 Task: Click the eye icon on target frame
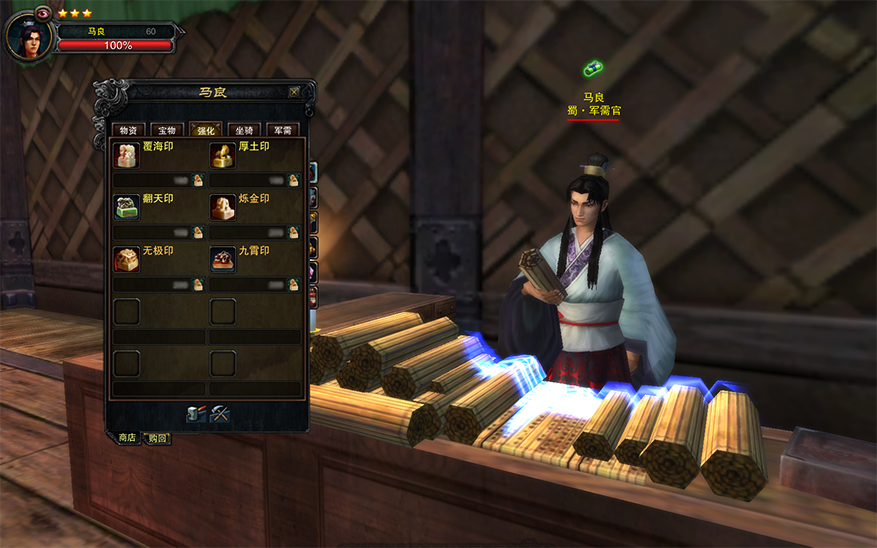point(43,13)
